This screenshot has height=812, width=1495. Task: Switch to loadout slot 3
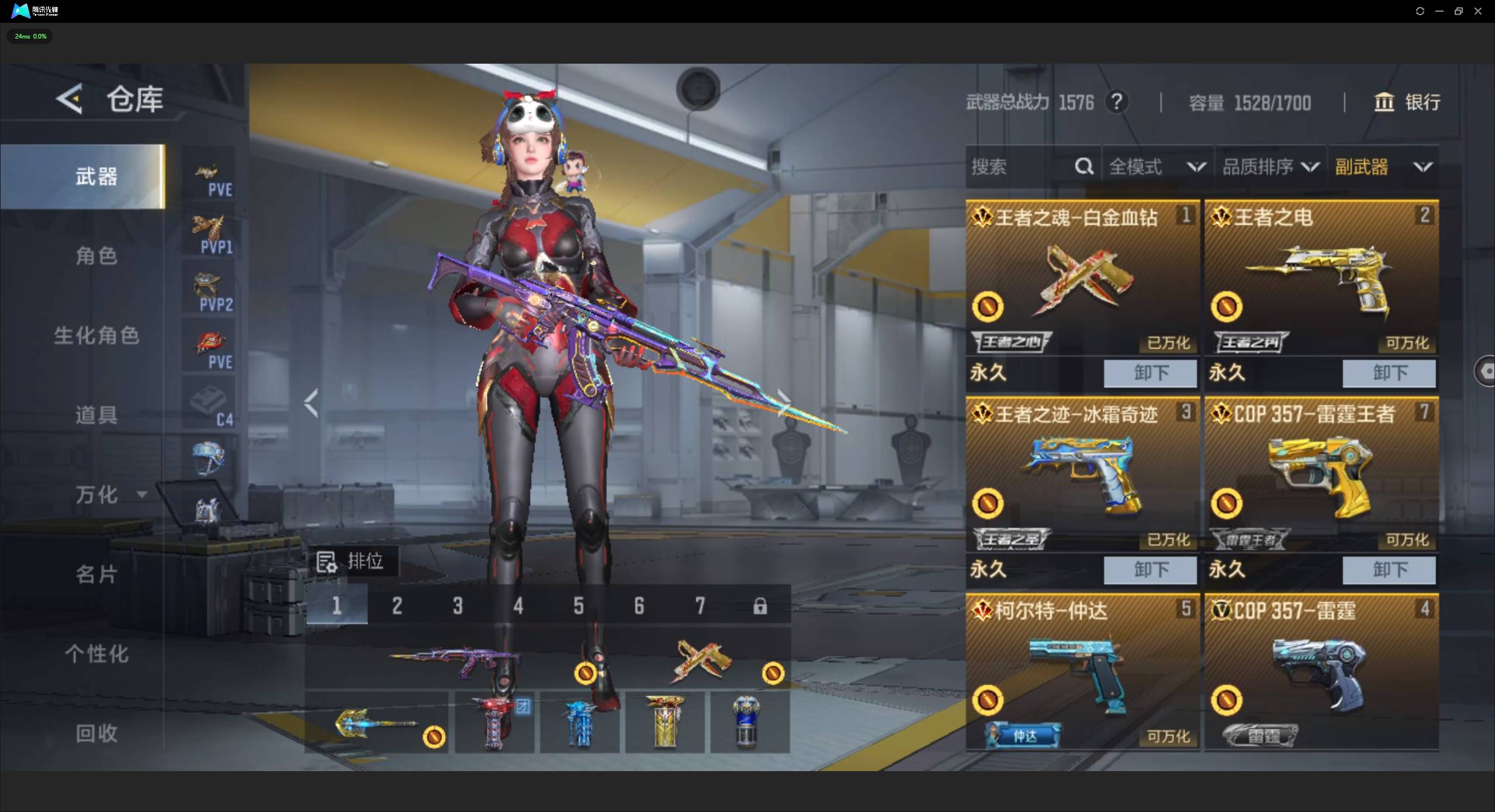pos(458,606)
